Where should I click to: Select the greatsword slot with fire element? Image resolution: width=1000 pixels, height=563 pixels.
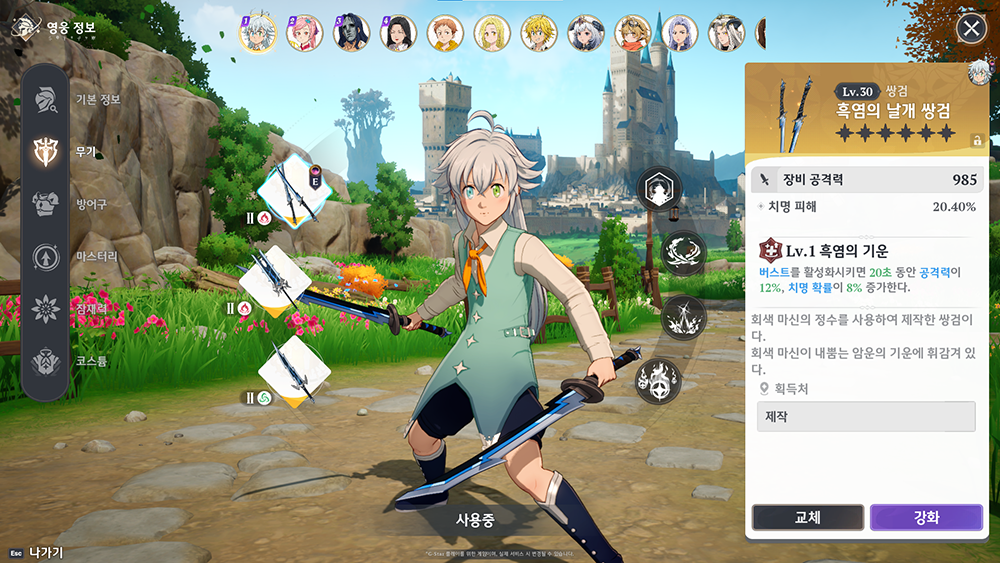click(275, 279)
